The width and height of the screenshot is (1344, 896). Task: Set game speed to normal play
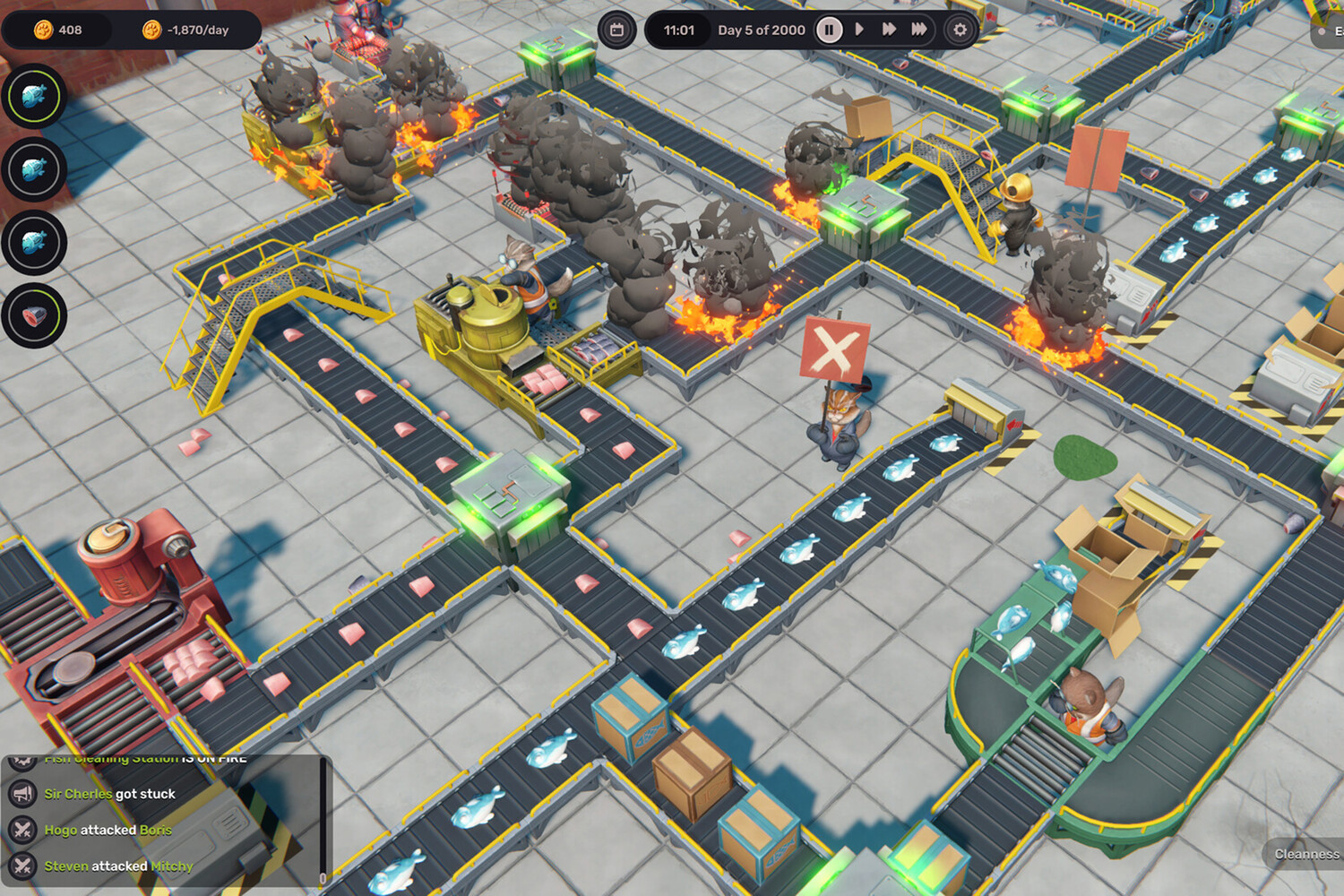[859, 30]
